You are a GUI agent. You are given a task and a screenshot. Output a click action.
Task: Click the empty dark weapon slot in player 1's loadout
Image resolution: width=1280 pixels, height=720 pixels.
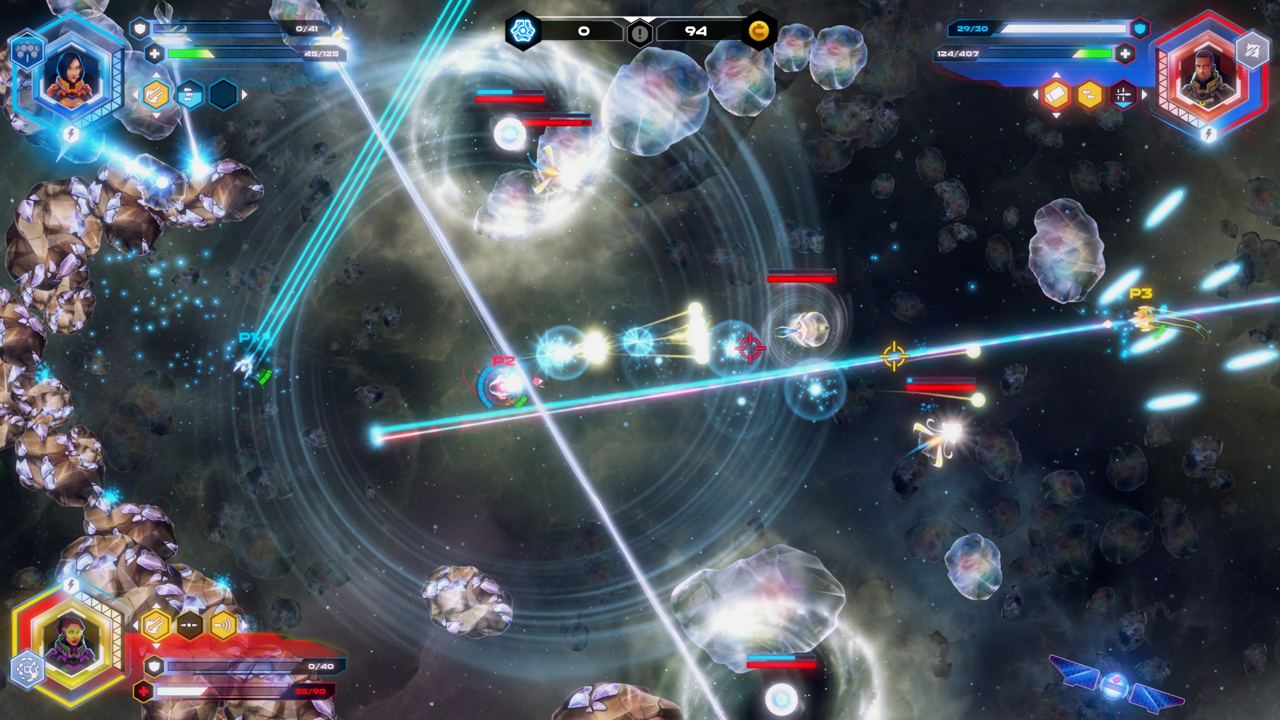point(223,96)
